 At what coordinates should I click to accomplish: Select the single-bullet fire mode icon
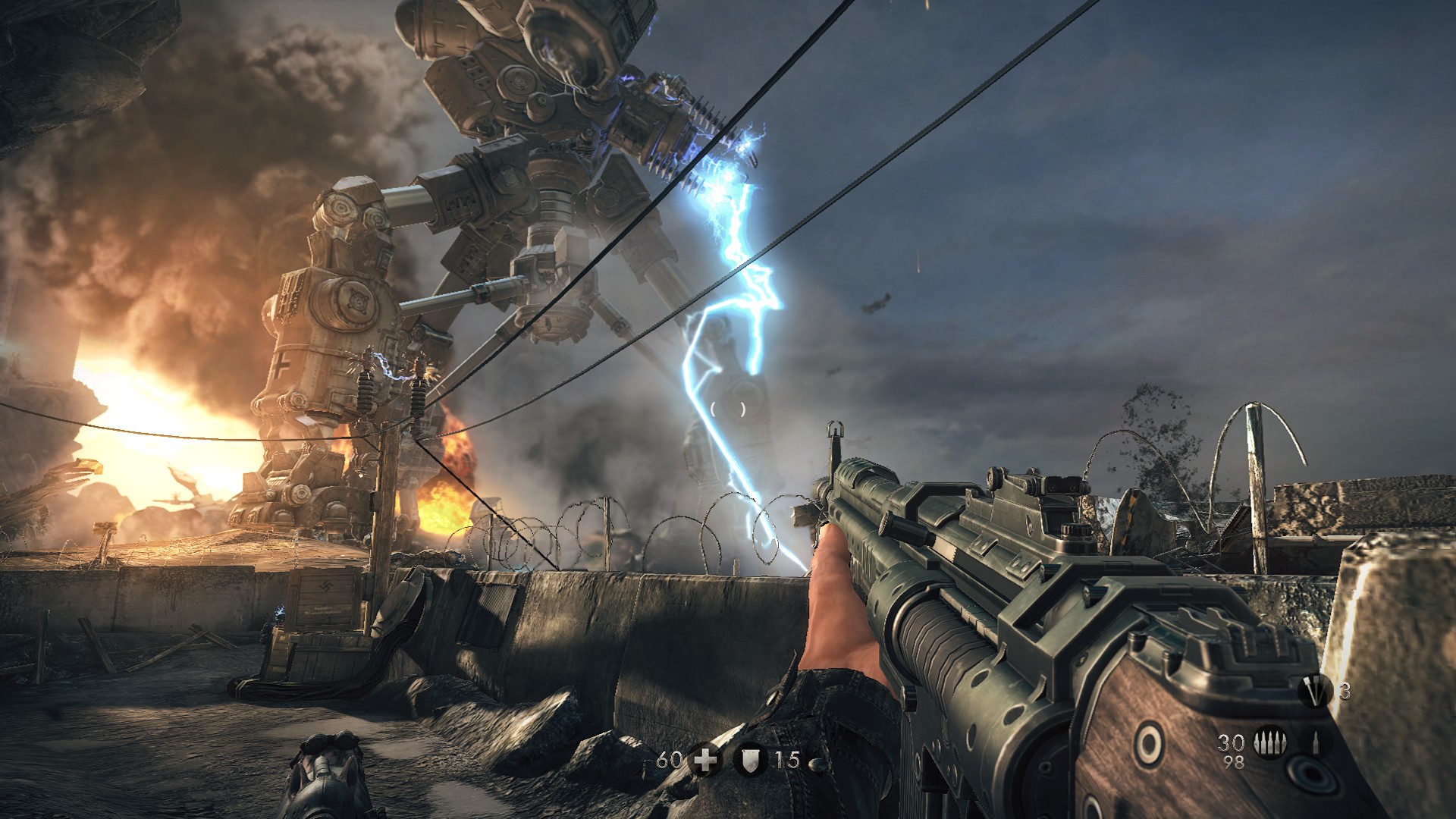[x=1316, y=742]
